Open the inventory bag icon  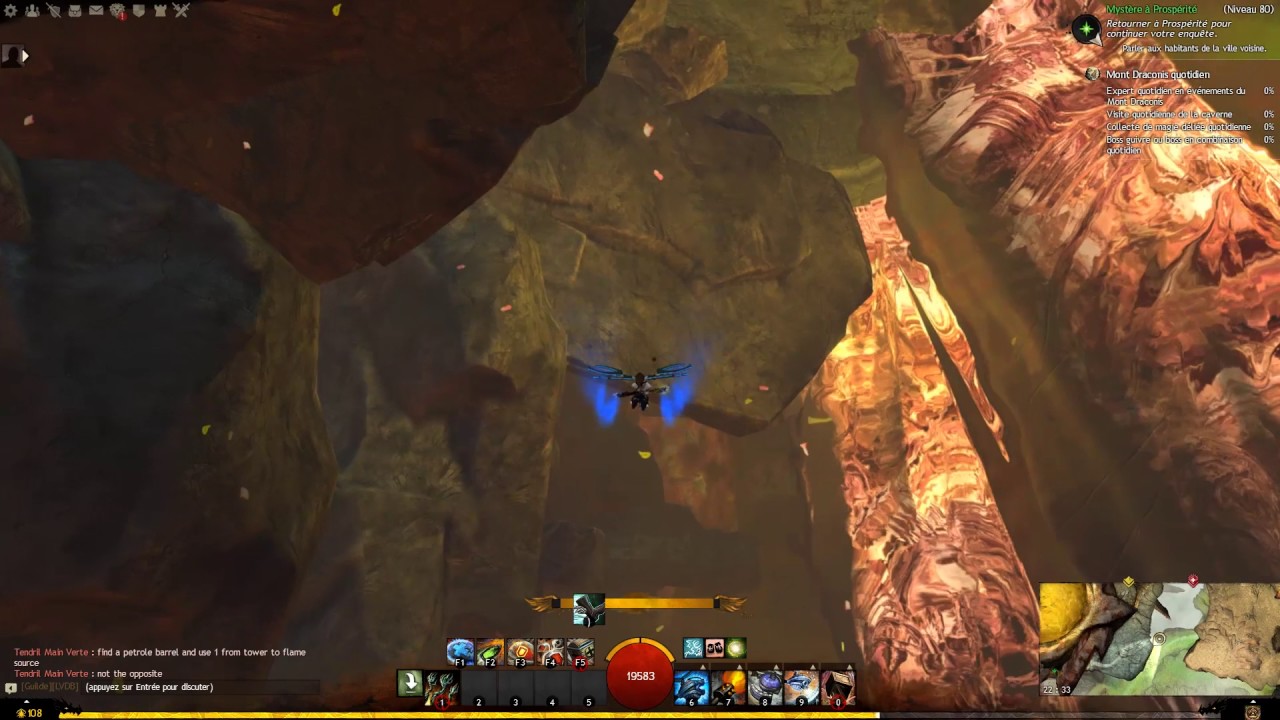[74, 11]
